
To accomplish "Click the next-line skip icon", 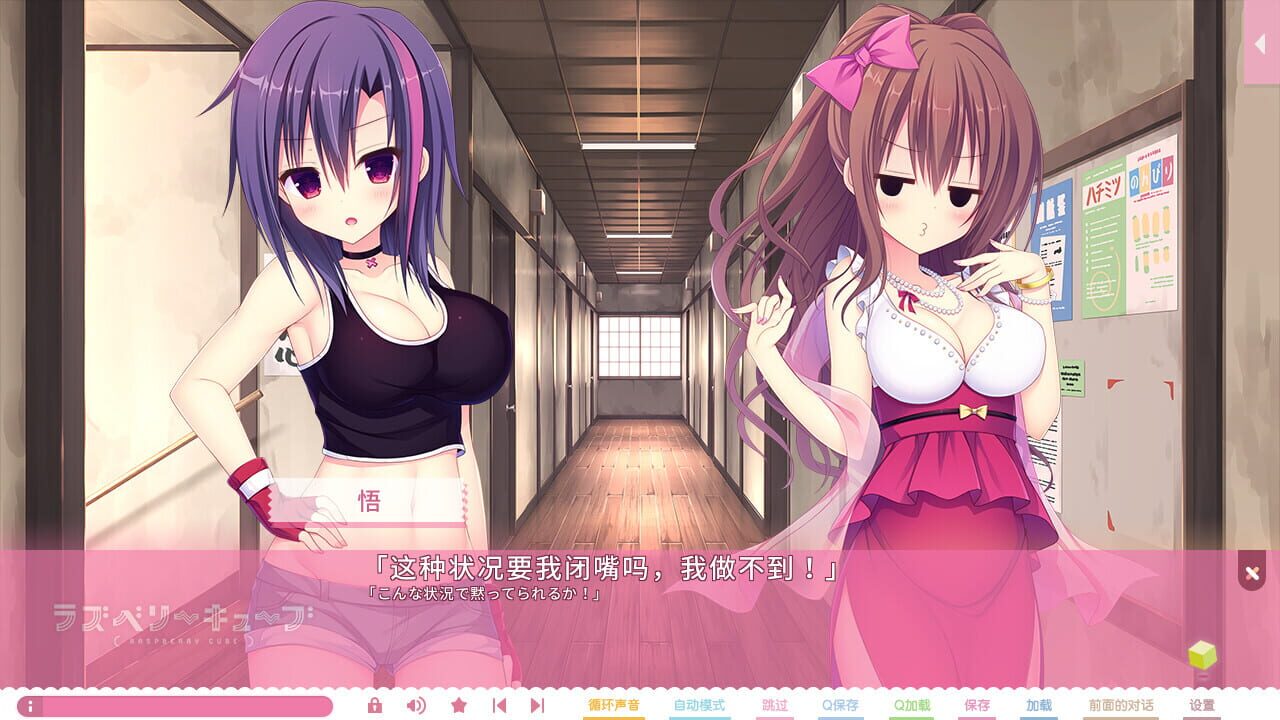I will (x=537, y=704).
